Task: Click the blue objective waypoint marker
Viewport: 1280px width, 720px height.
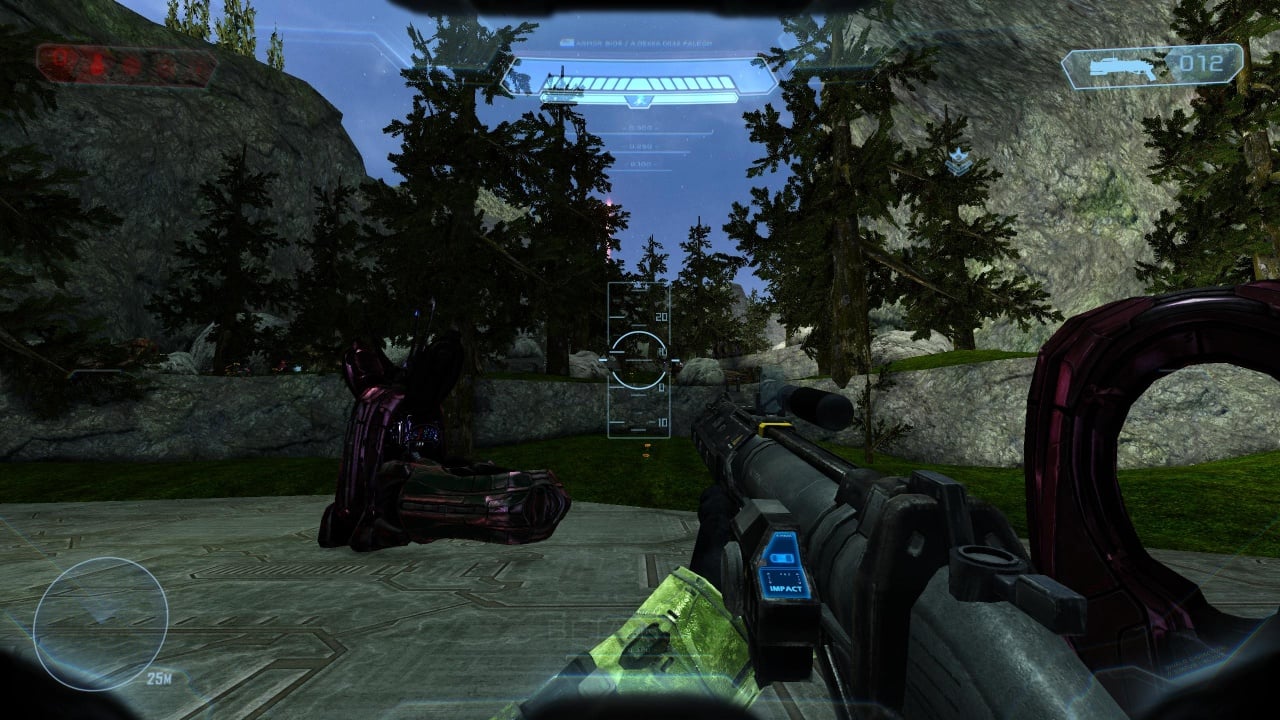Action: 958,160
